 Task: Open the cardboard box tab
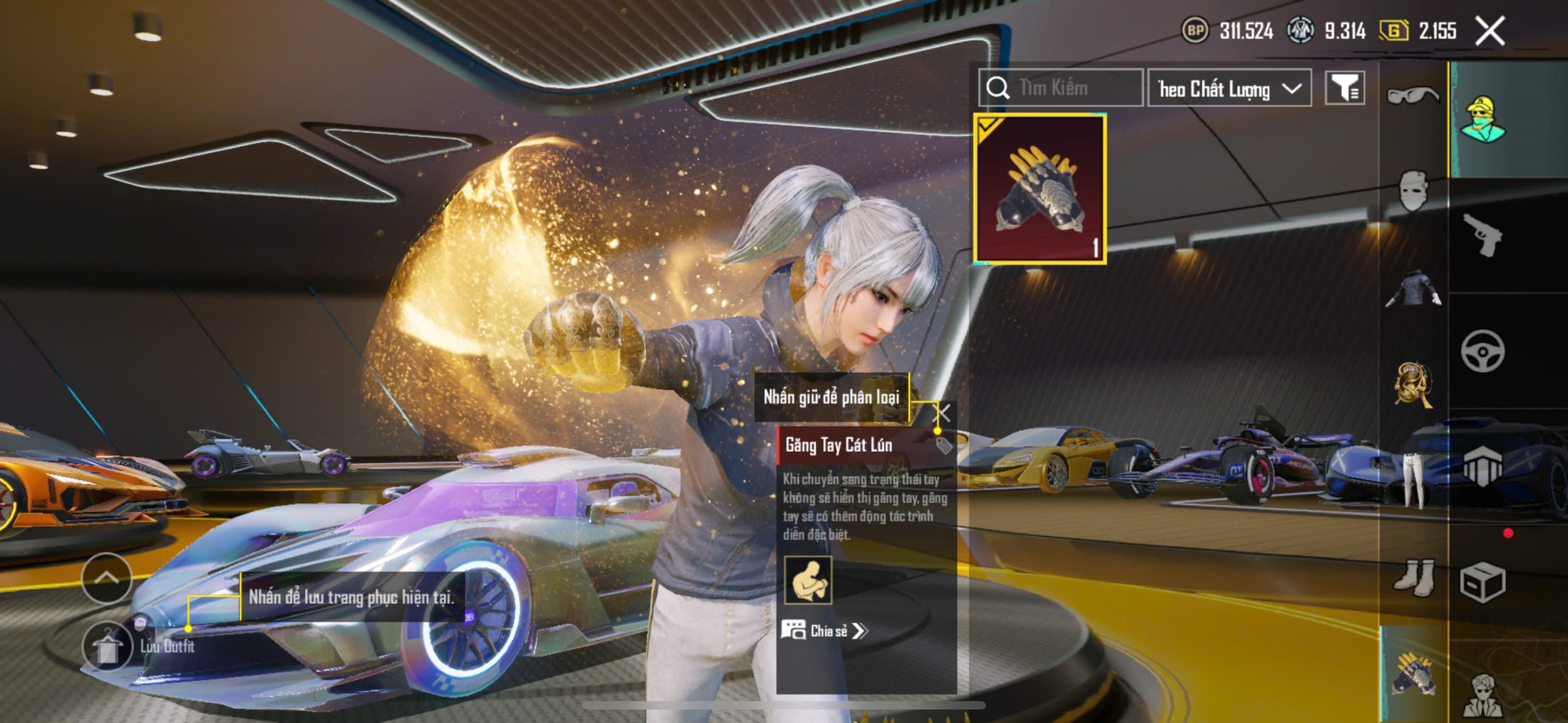tap(1482, 582)
